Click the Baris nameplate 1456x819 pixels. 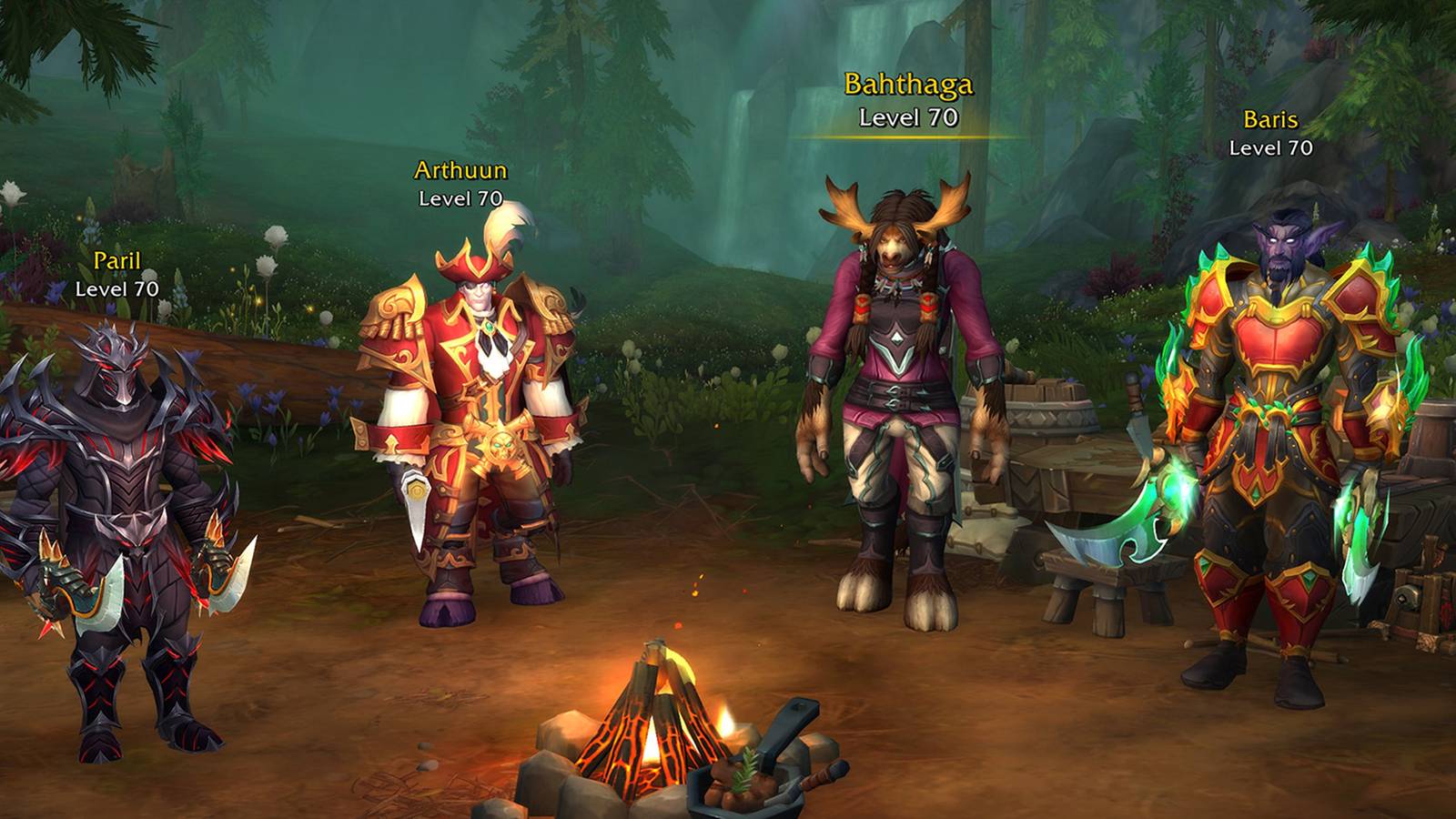(x=1271, y=118)
